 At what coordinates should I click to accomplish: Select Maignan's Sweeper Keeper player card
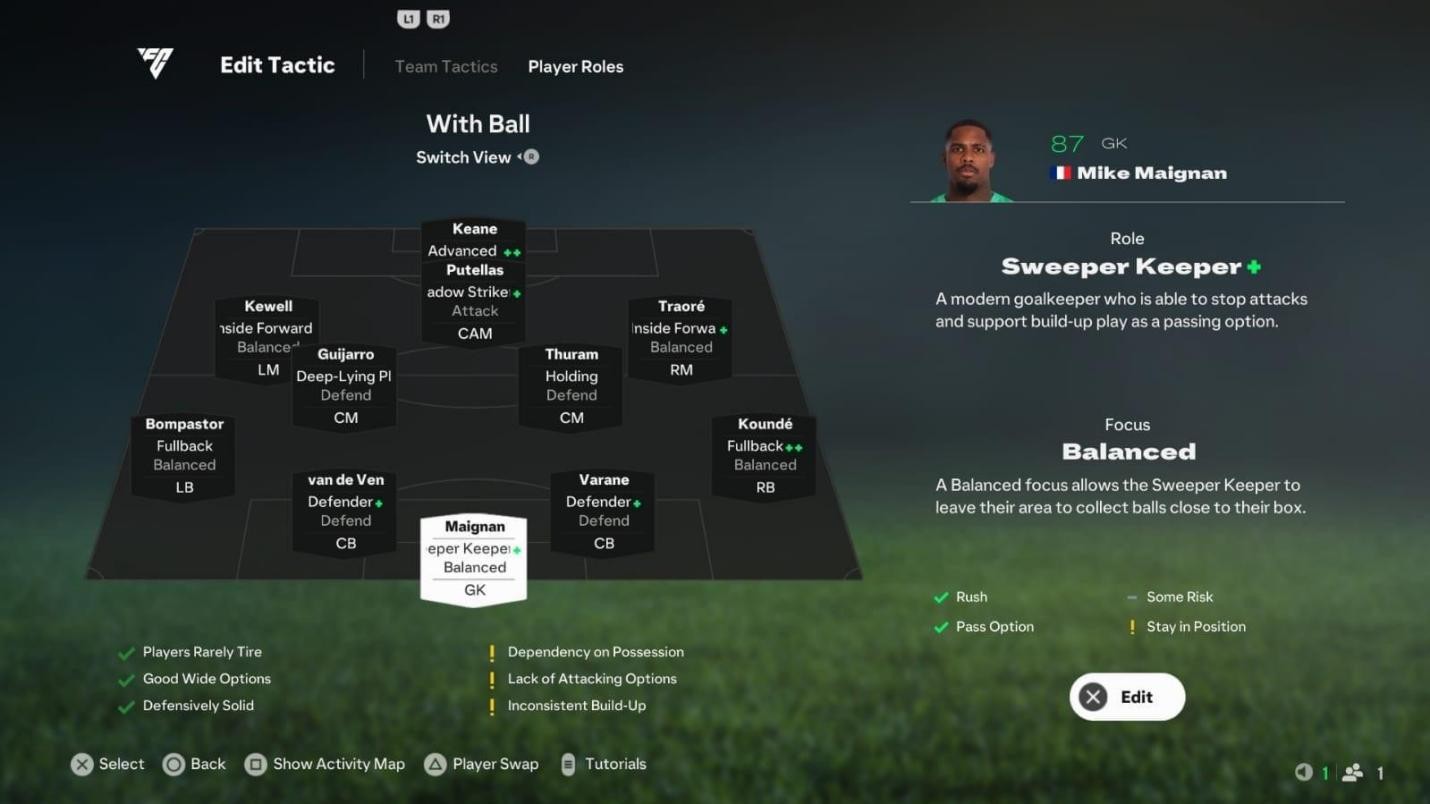473,558
